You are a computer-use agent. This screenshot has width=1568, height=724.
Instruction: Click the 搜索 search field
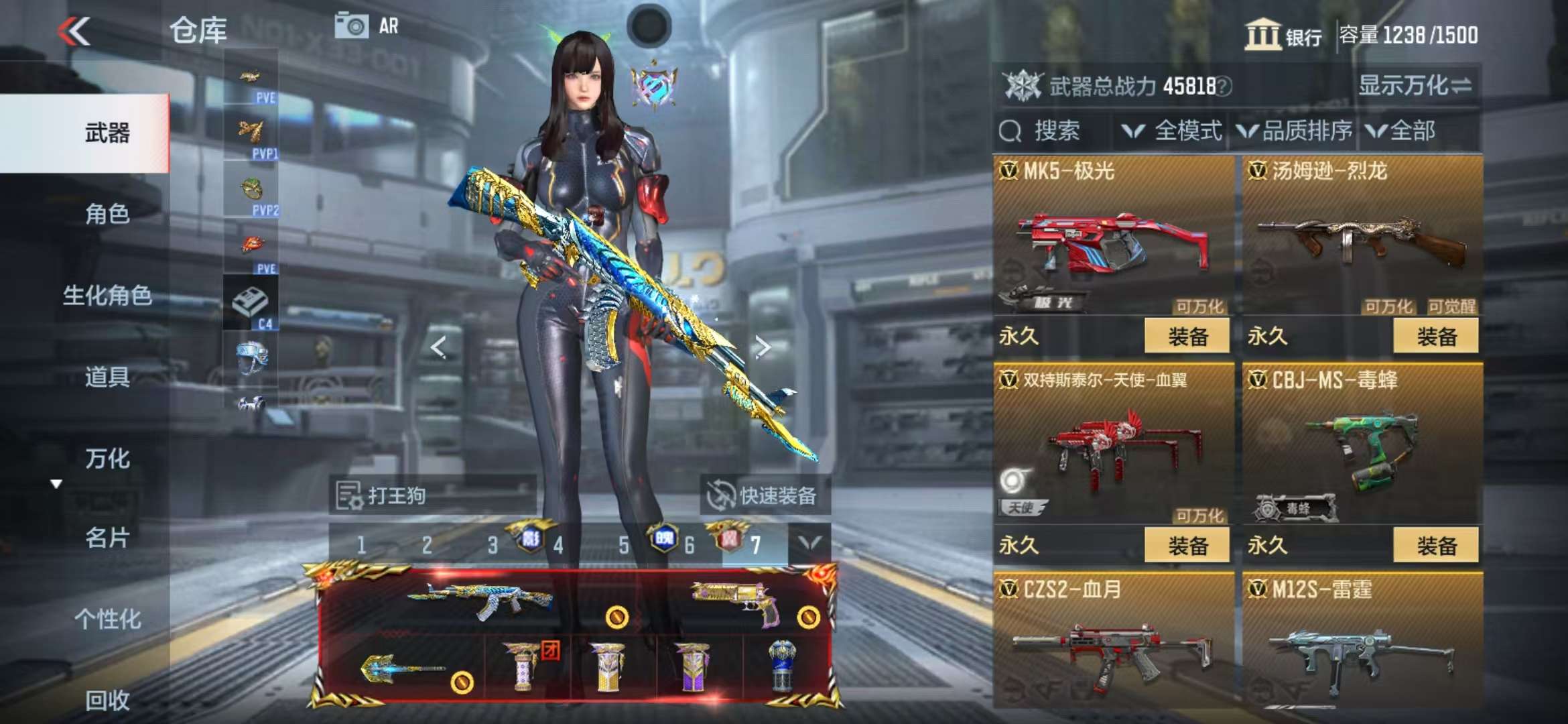pyautogui.click(x=1055, y=131)
